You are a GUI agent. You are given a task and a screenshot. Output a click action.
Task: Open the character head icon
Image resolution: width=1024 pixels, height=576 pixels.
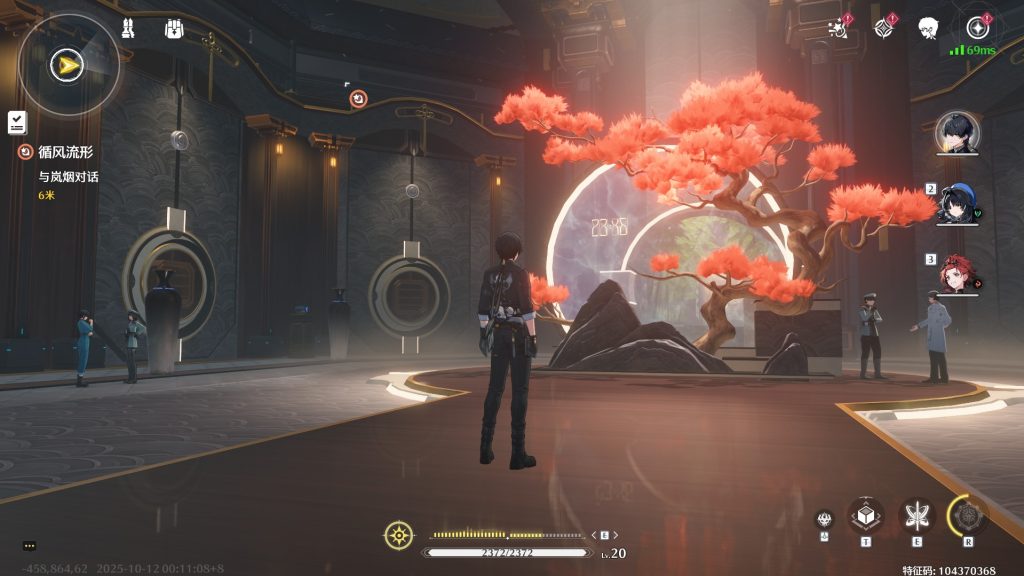[928, 28]
